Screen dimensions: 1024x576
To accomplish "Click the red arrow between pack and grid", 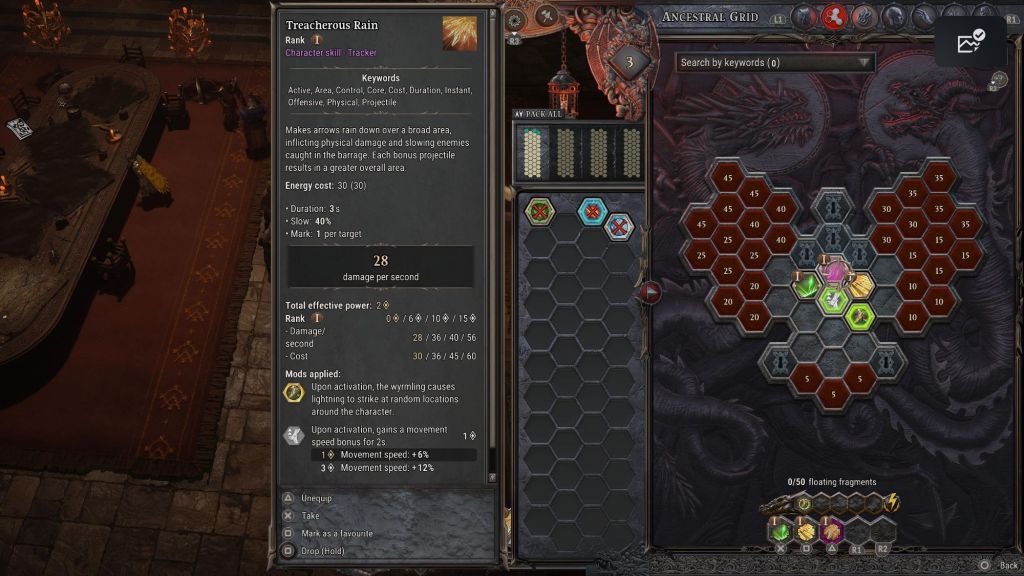I will (x=650, y=292).
